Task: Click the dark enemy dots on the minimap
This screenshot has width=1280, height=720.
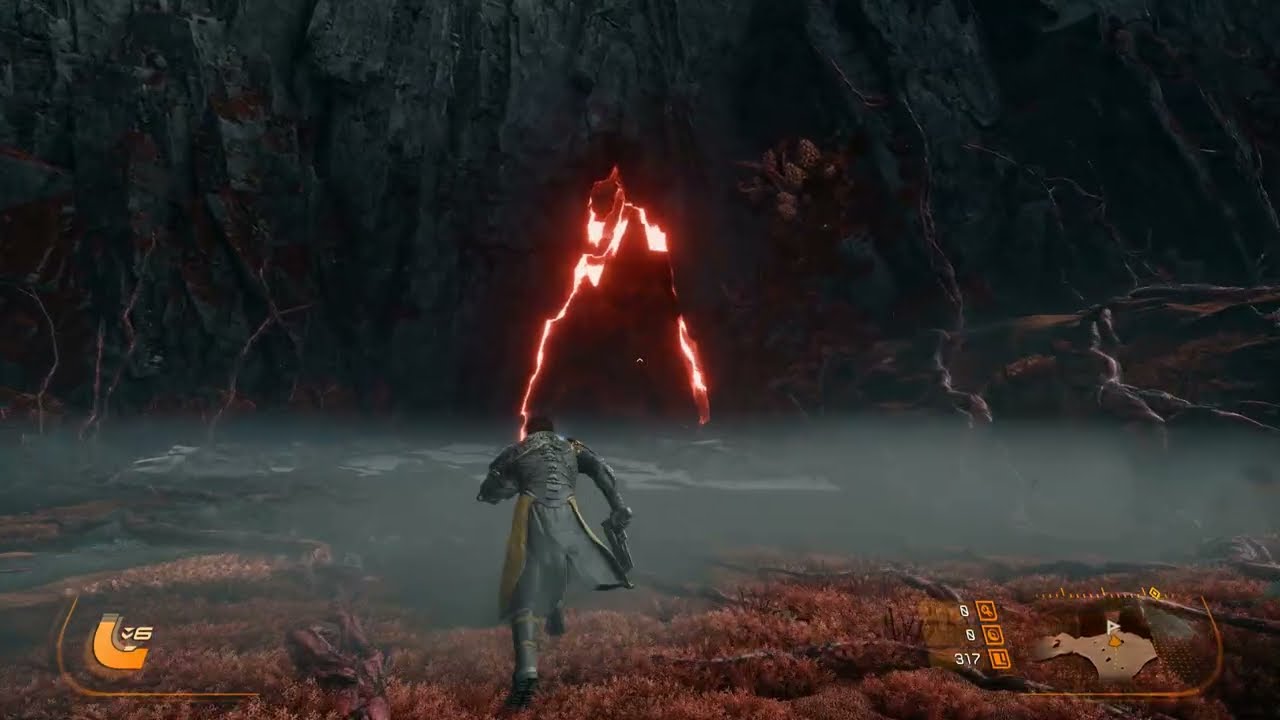Action: [1107, 658]
